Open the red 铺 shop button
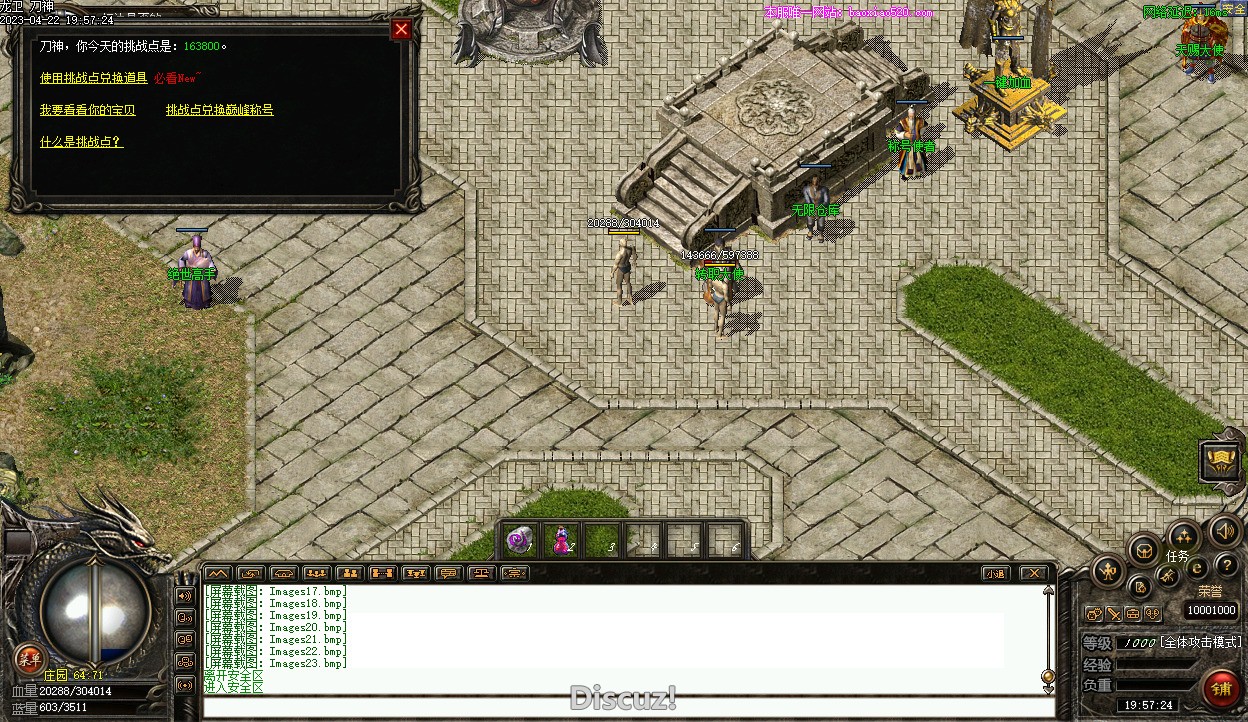 [1220, 687]
